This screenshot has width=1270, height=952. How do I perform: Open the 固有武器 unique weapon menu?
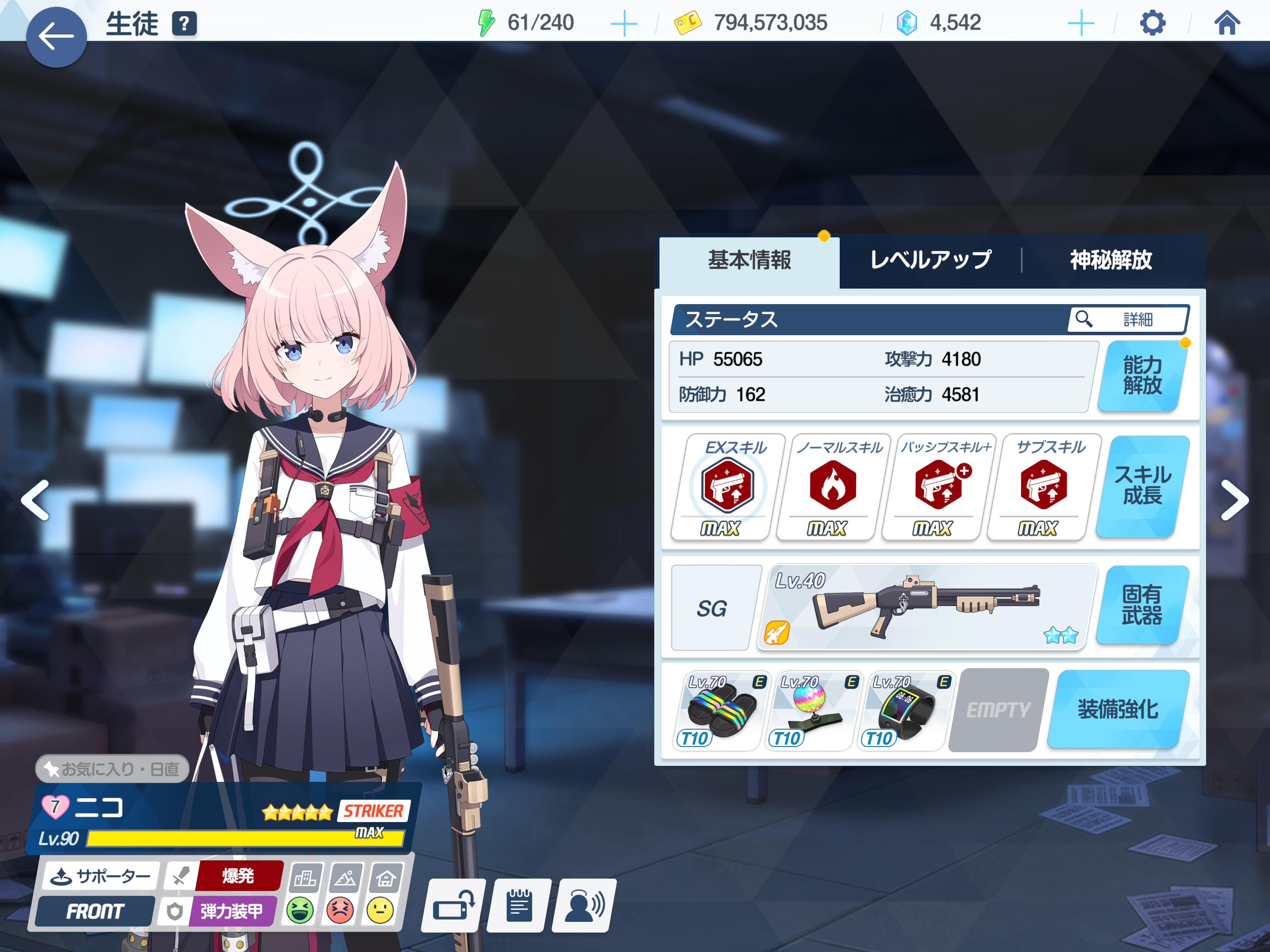pyautogui.click(x=1142, y=605)
